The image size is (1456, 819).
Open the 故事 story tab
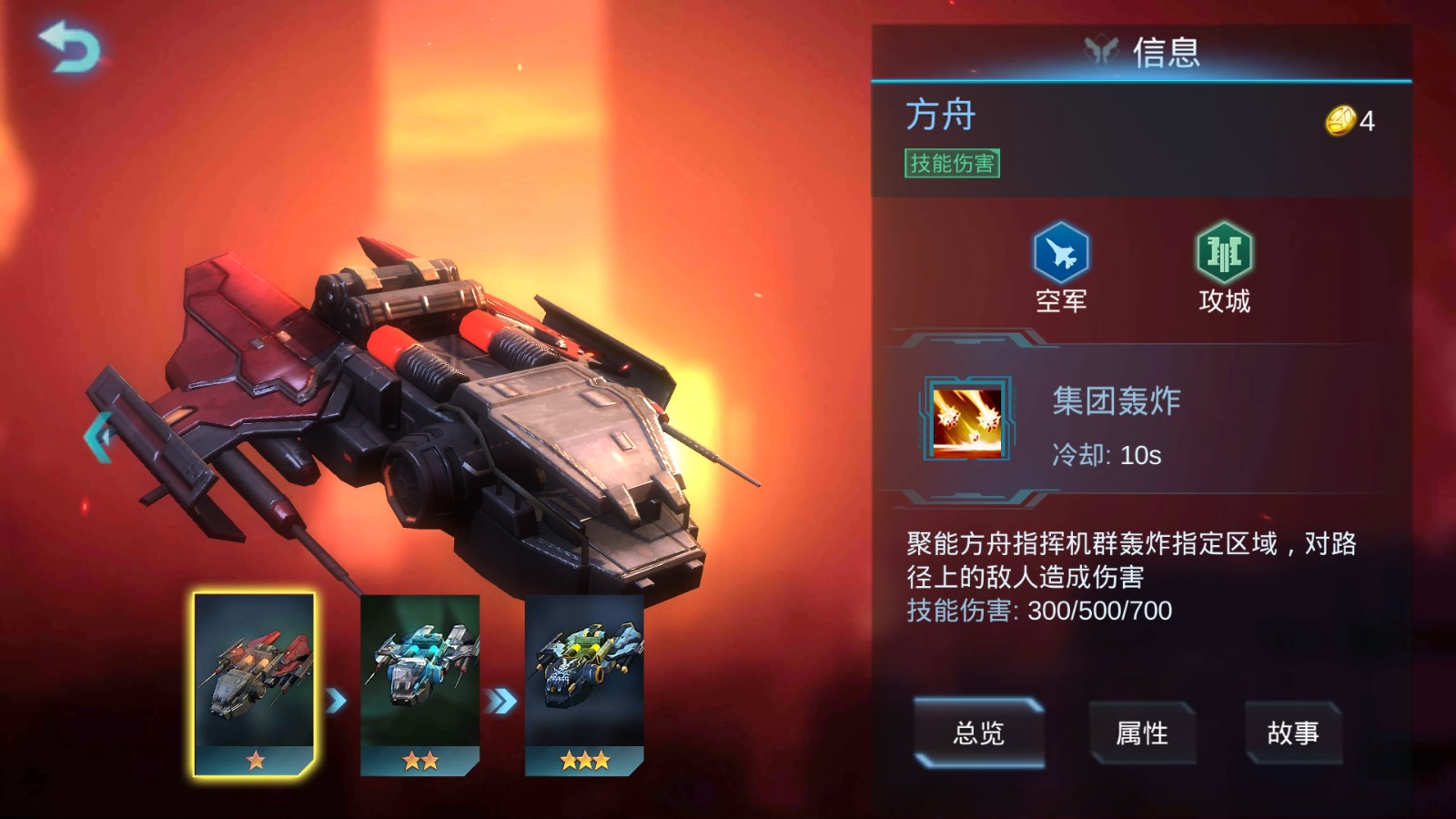pyautogui.click(x=1292, y=733)
